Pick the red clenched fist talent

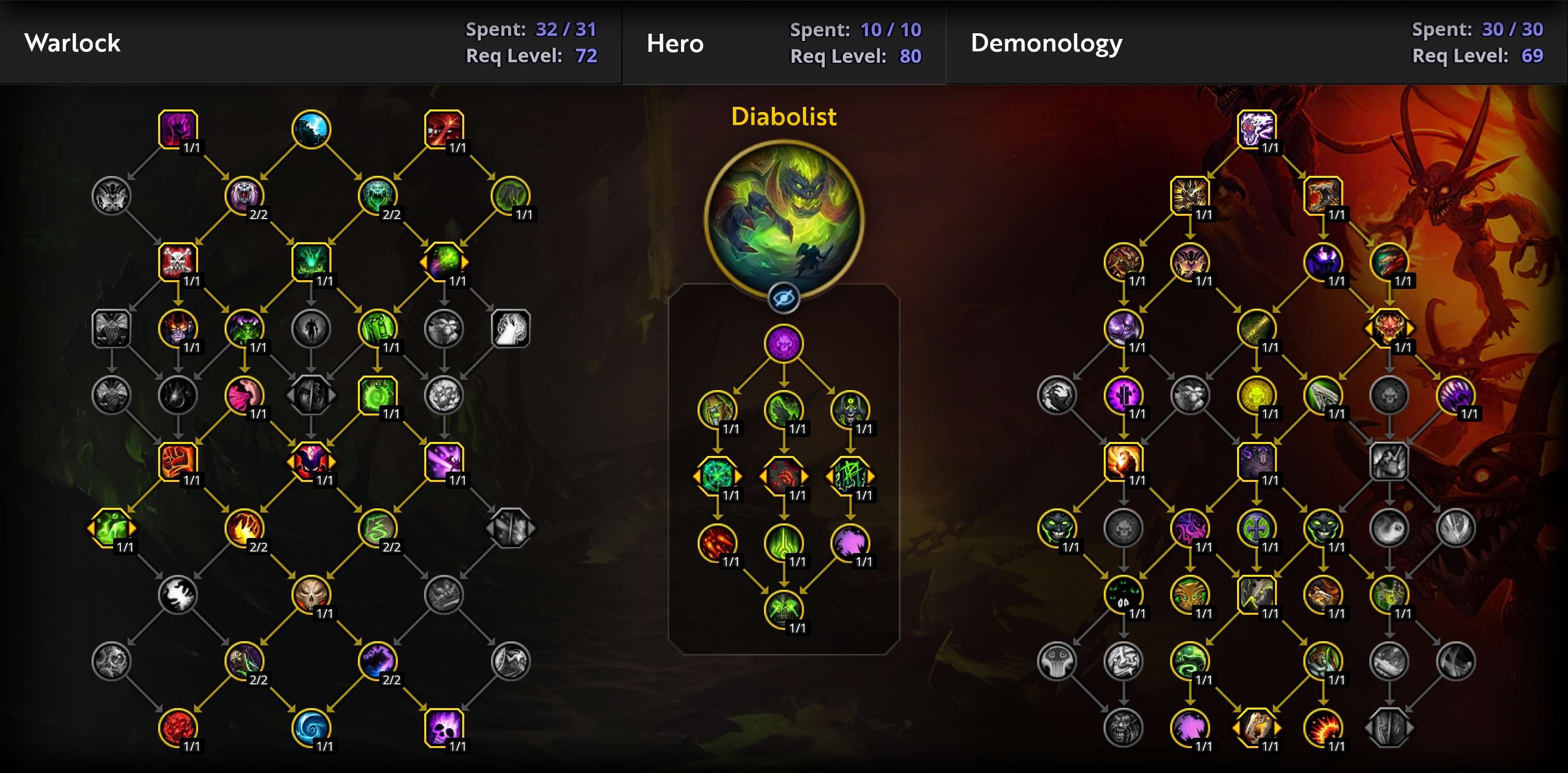coord(178,461)
